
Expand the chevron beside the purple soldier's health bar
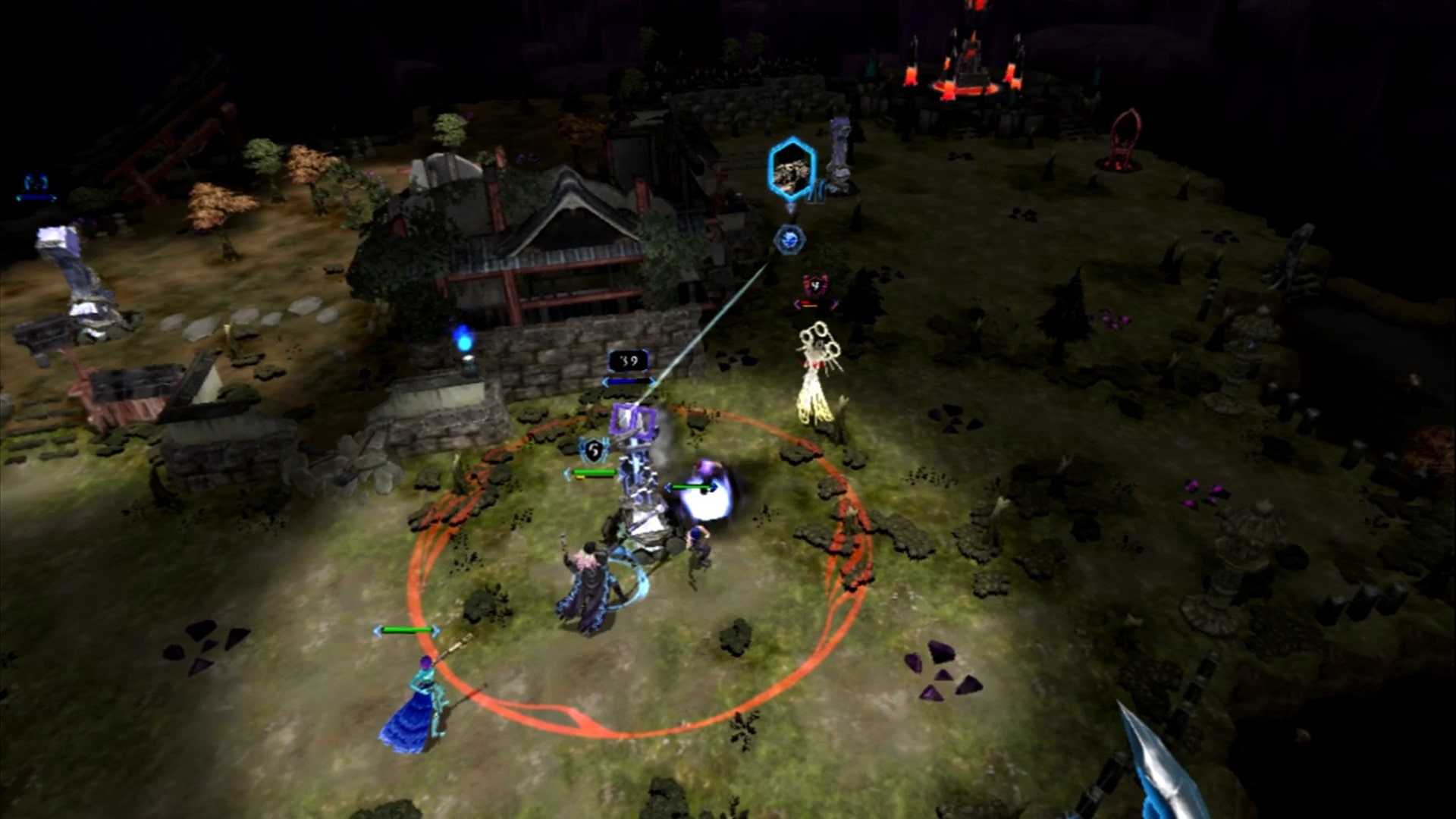tap(669, 487)
